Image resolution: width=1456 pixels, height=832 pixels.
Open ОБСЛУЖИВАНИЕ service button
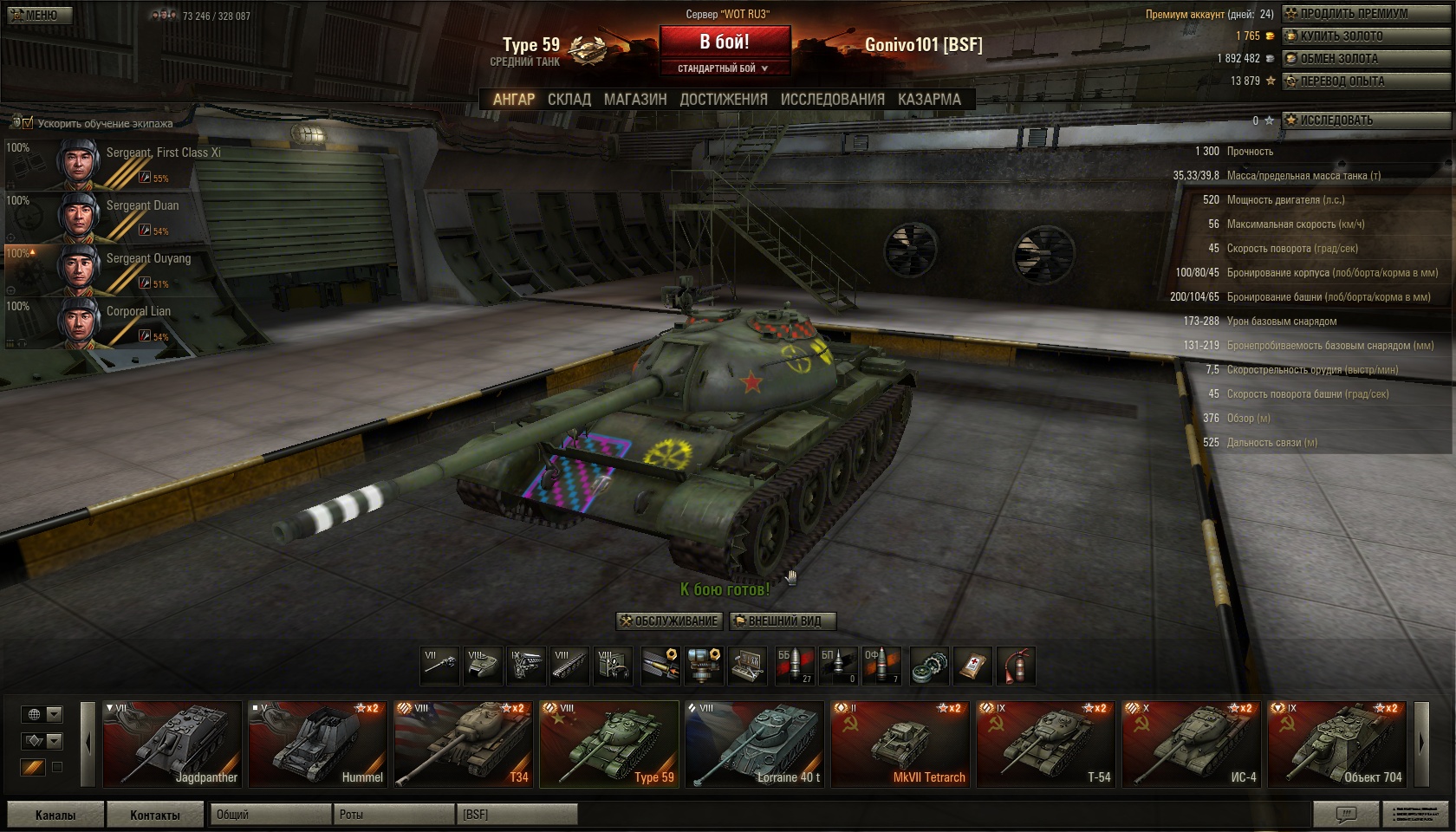[x=669, y=621]
